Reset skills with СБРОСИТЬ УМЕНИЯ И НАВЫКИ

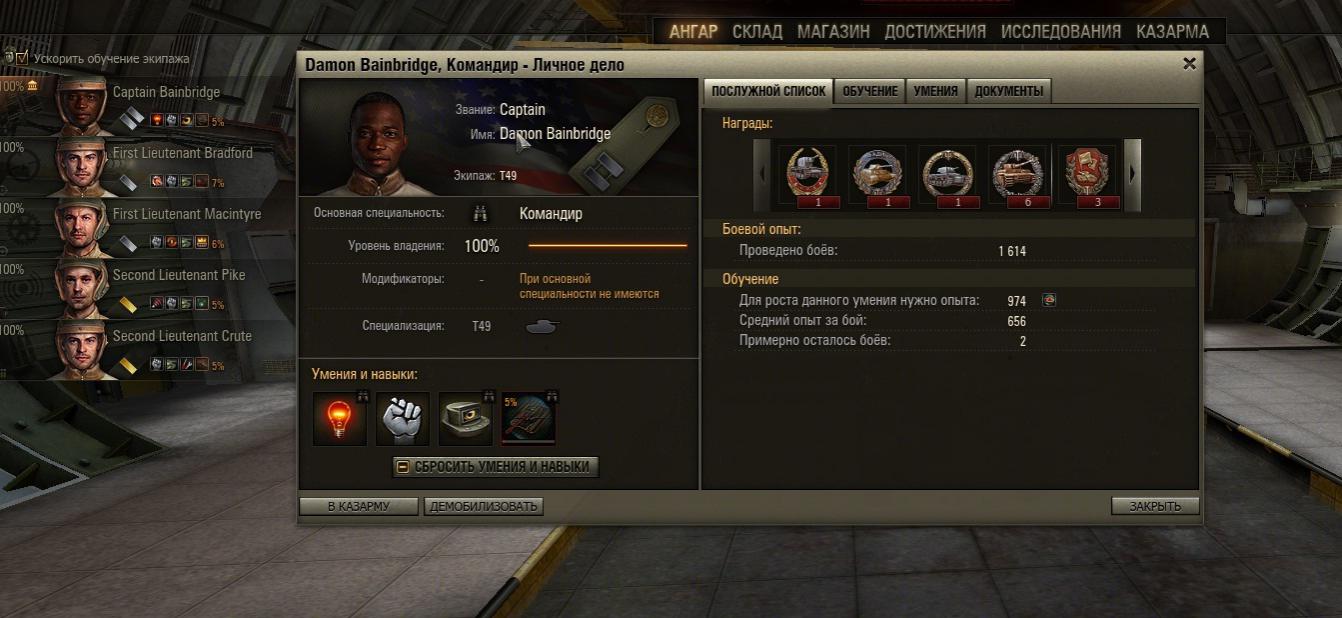(495, 467)
